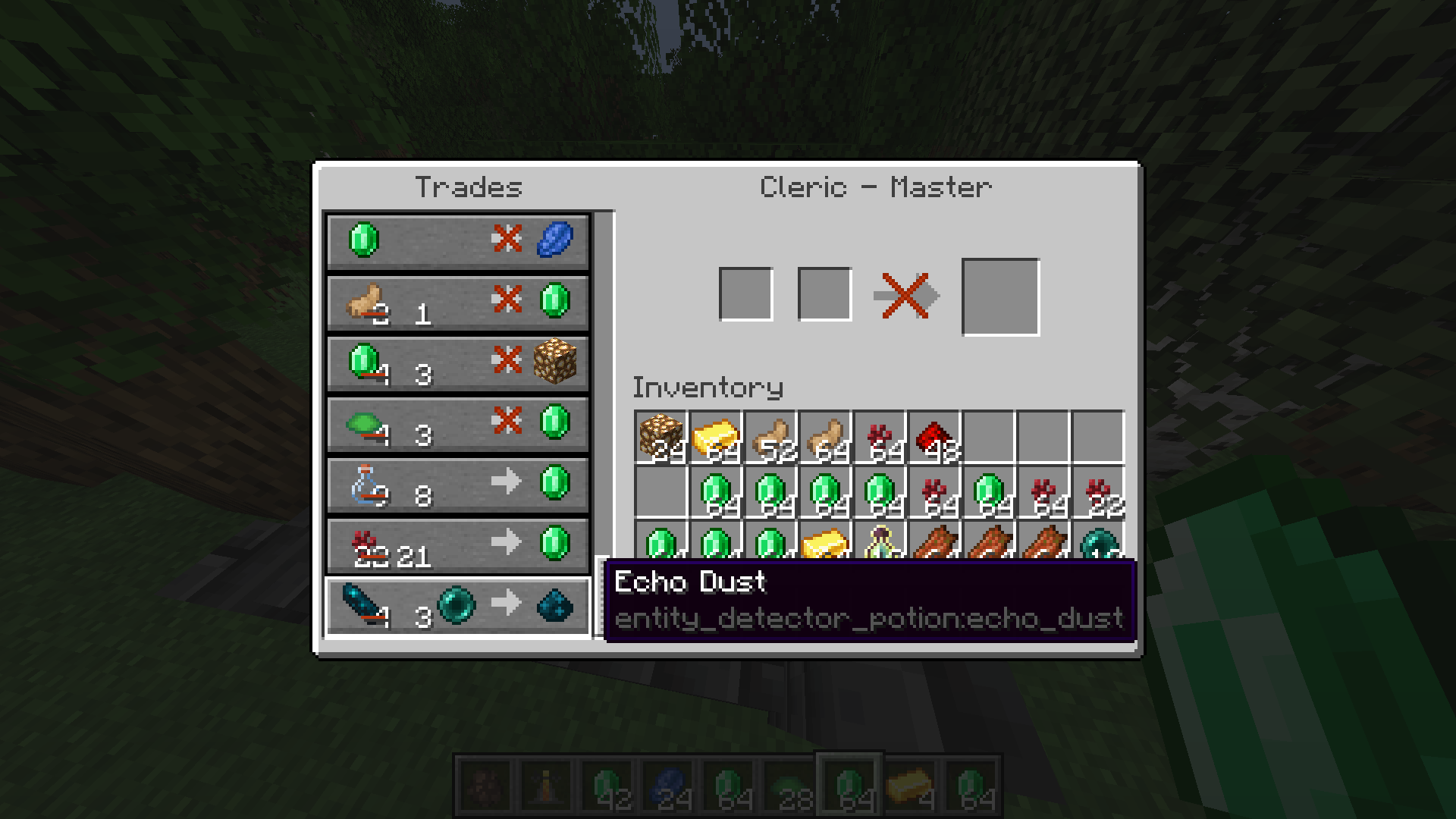1456x819 pixels.
Task: Click the glowstone block trade result icon
Action: click(x=556, y=362)
